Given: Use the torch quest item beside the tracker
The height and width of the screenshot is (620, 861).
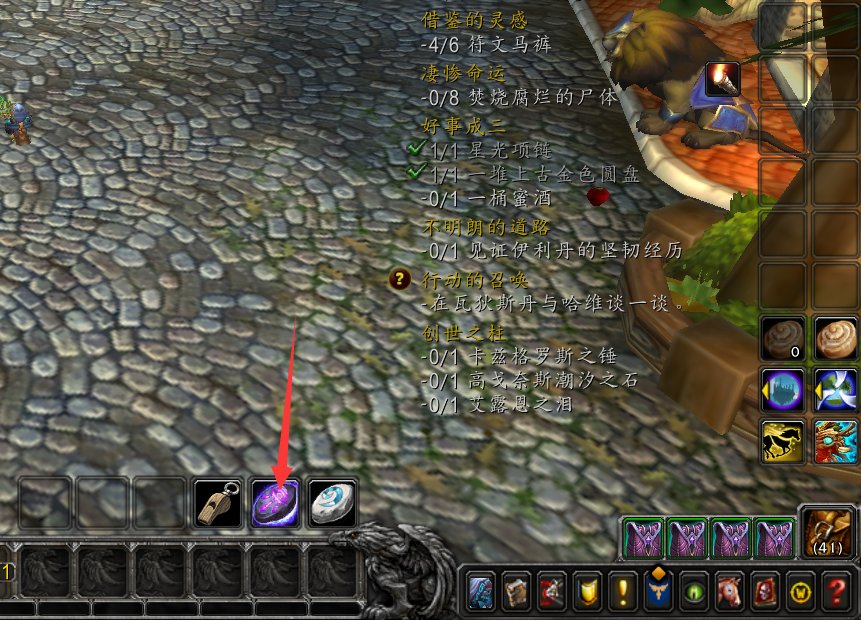Looking at the screenshot, I should coord(721,78).
